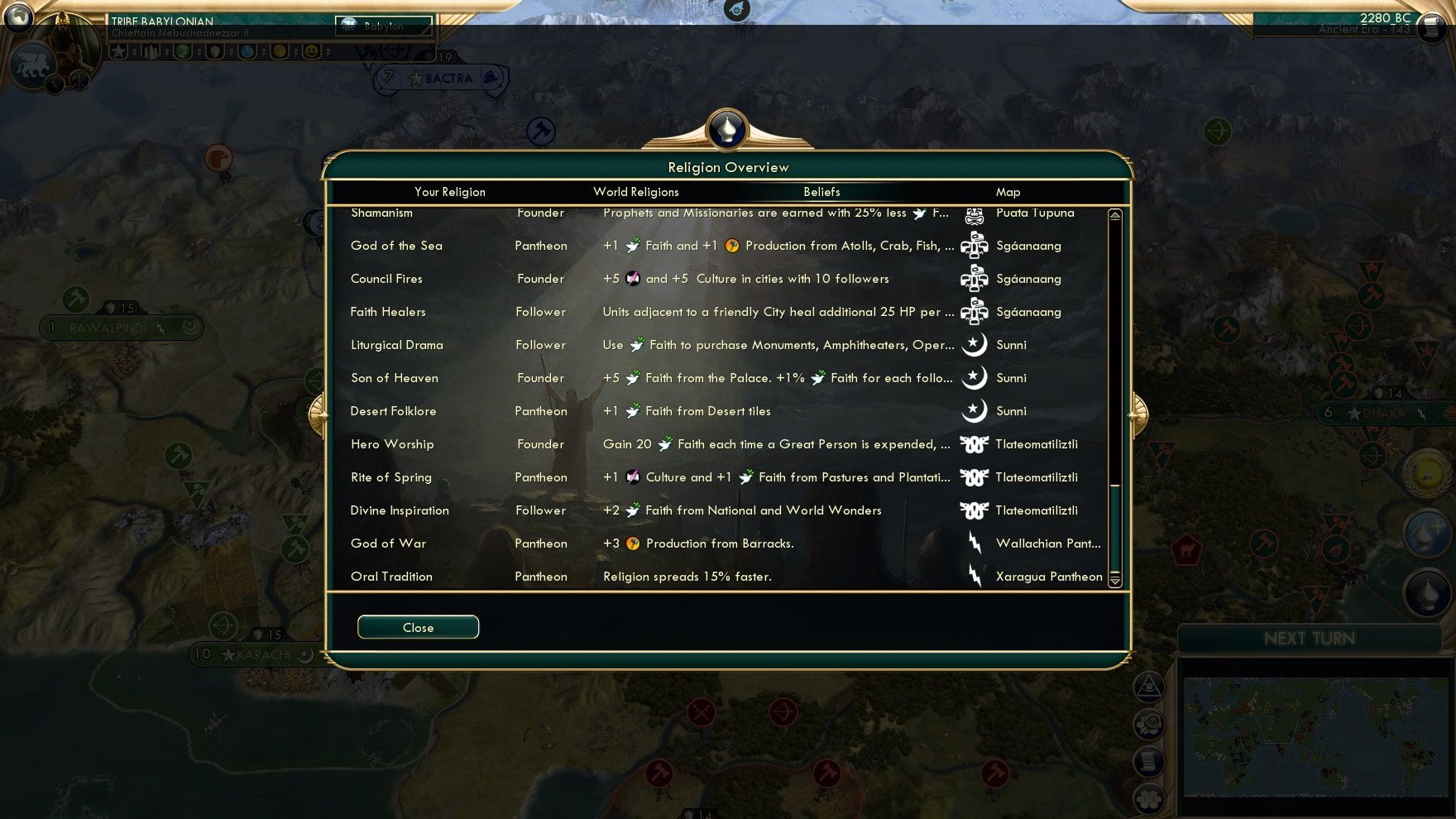Open the World Religions tab
The image size is (1456, 819).
(636, 192)
